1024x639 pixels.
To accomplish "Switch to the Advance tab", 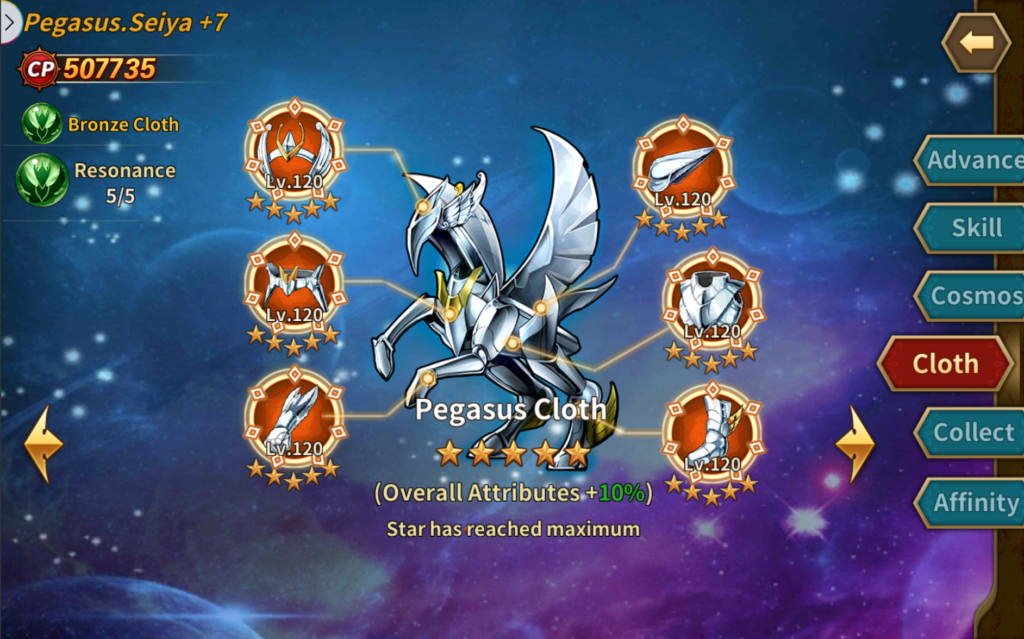I will 968,160.
